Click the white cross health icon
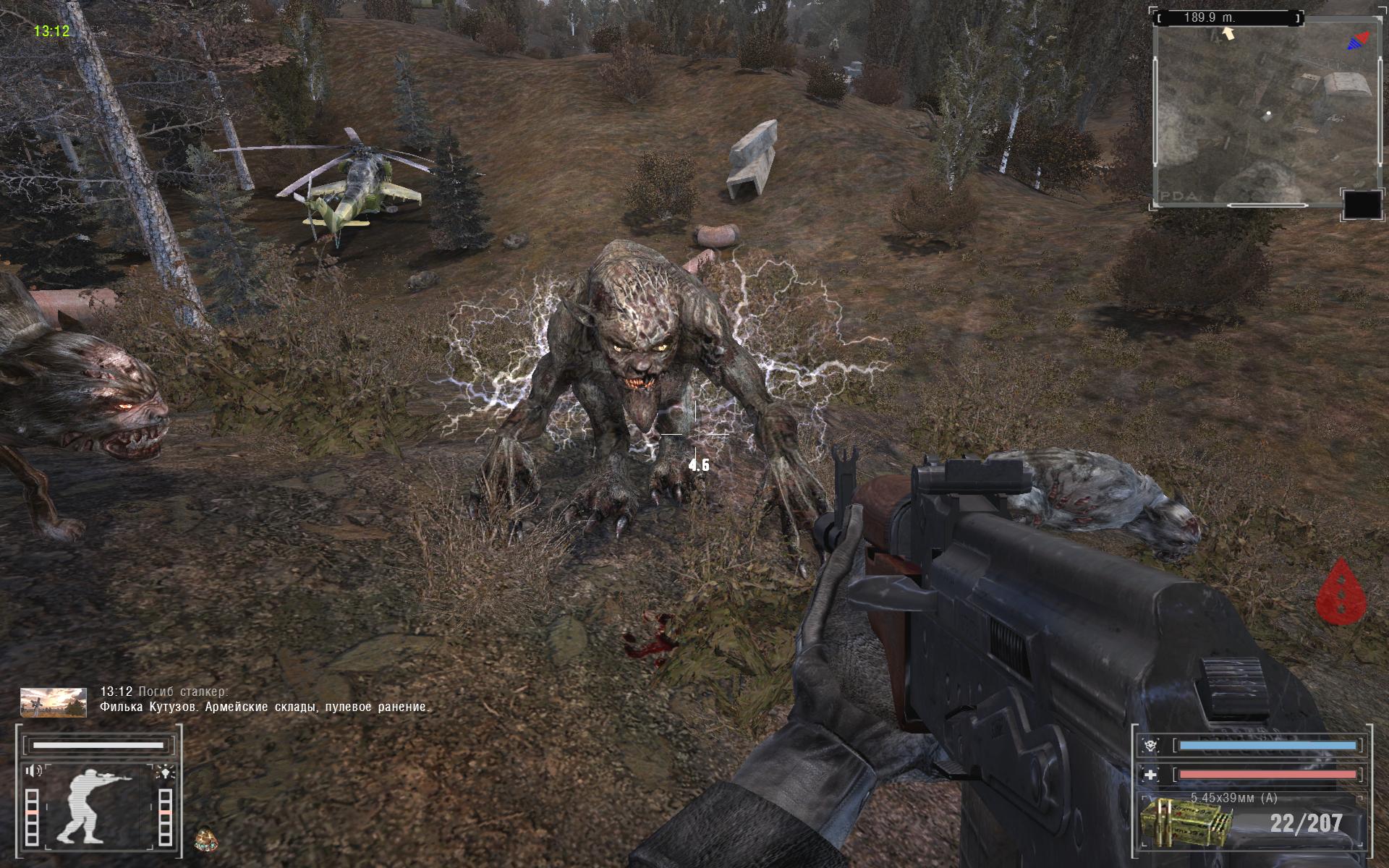This screenshot has width=1389, height=868. click(1150, 775)
